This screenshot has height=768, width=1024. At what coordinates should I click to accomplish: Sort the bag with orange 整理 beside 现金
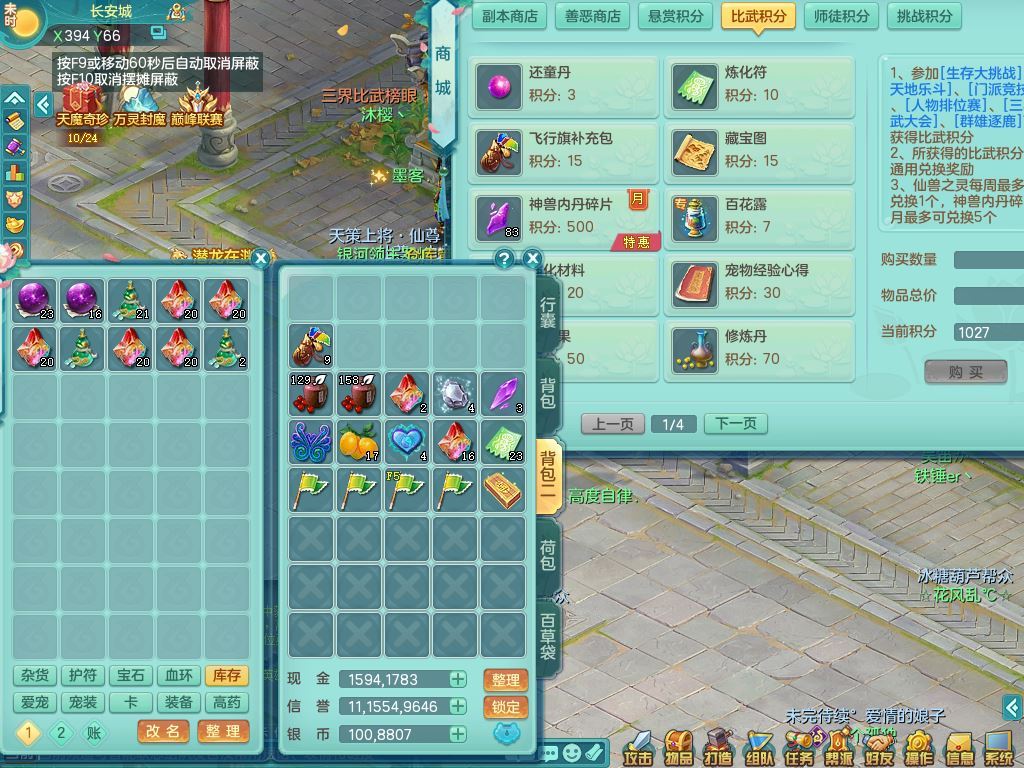tap(505, 680)
